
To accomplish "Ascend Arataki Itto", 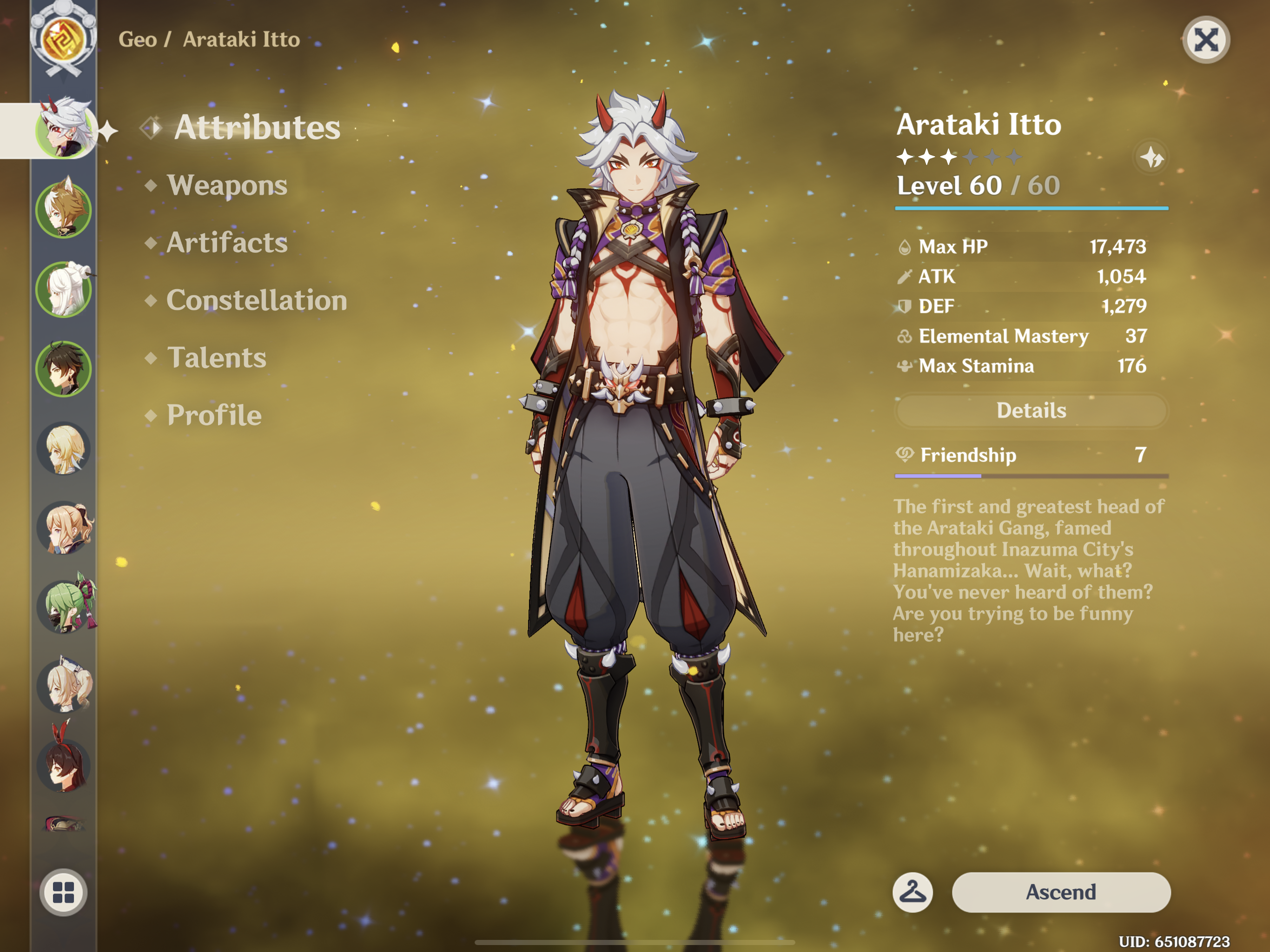I will click(1060, 892).
